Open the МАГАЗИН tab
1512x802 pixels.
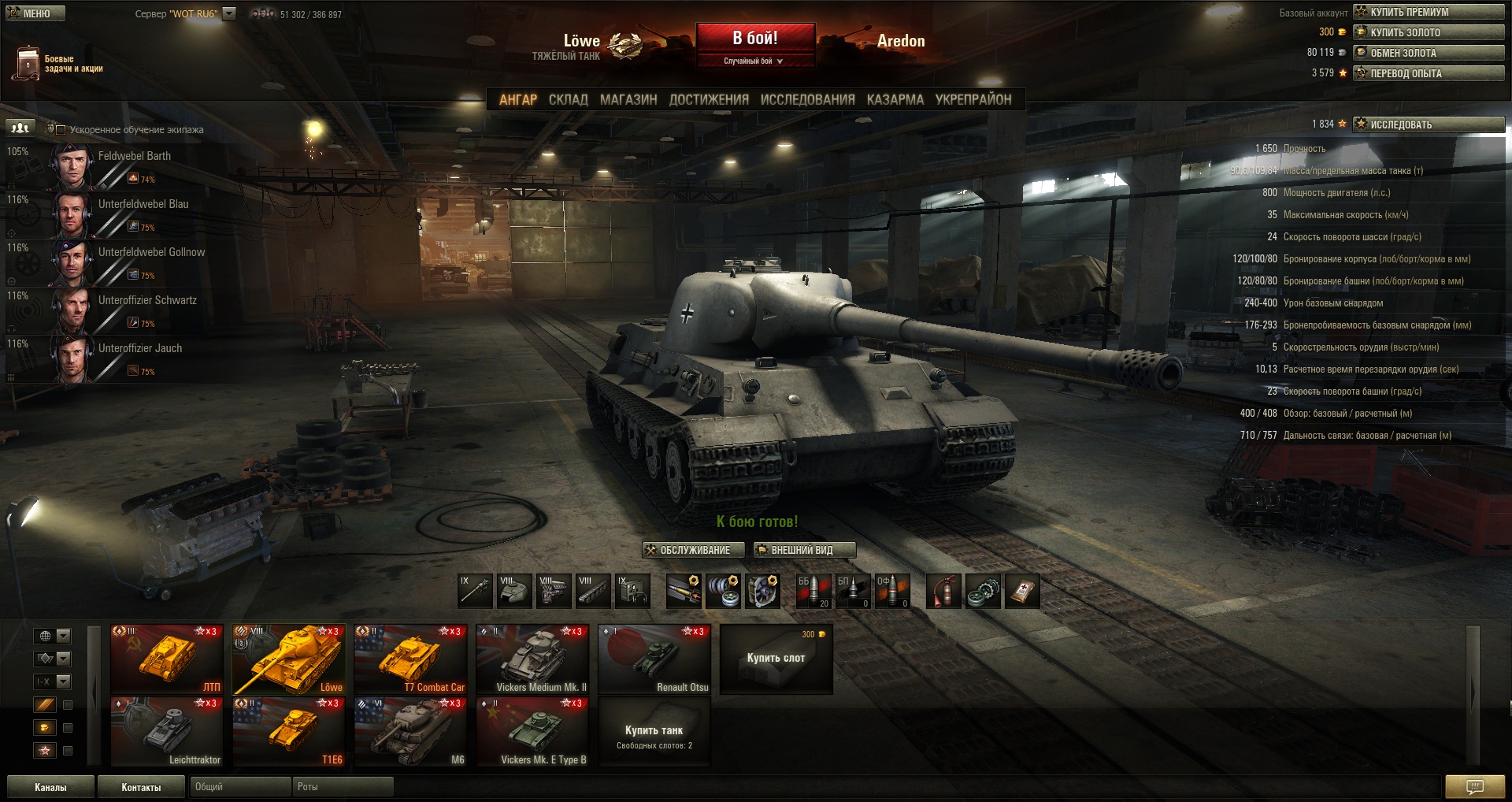point(628,100)
